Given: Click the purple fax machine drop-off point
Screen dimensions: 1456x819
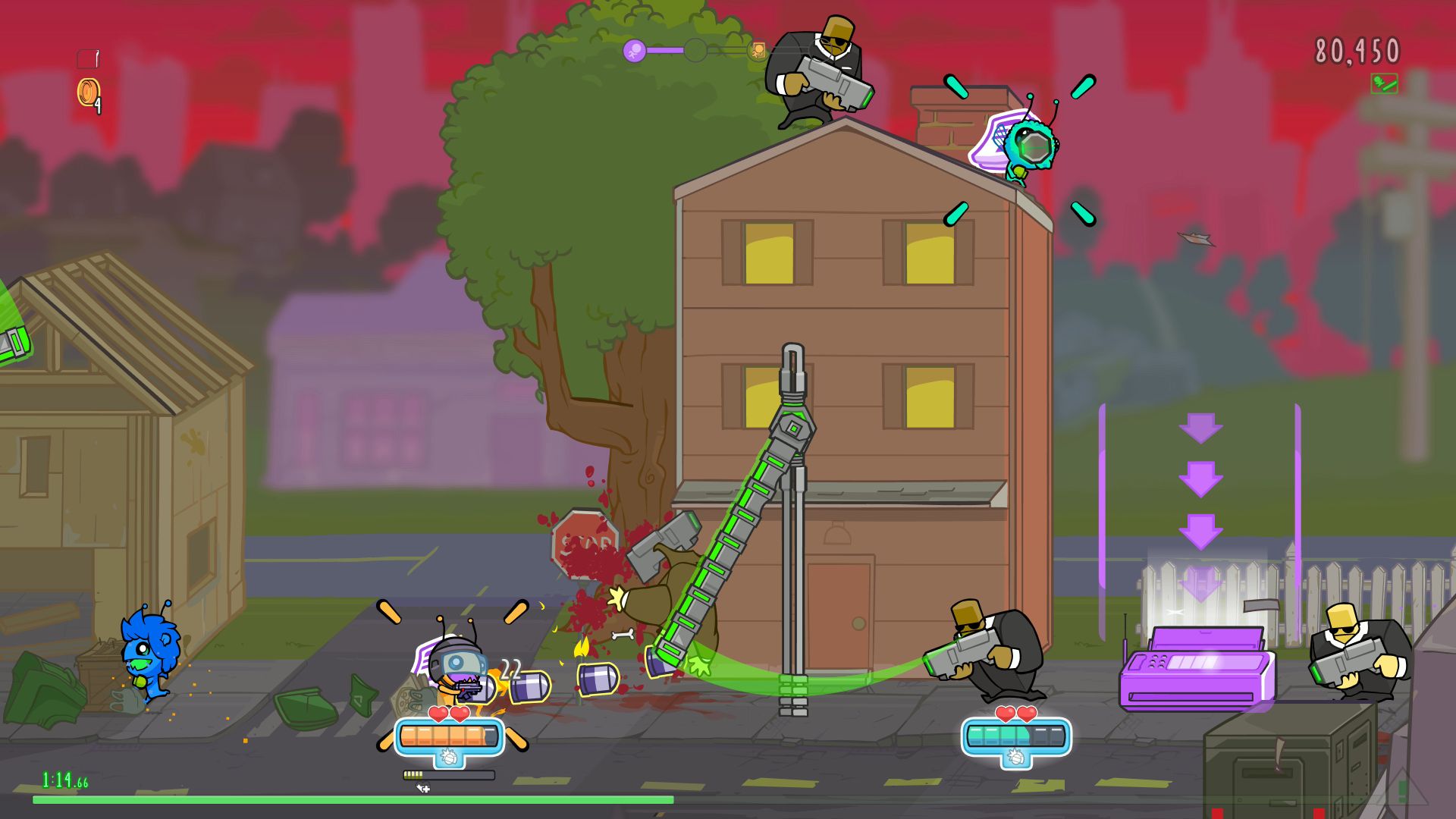Looking at the screenshot, I should click(x=1193, y=675).
